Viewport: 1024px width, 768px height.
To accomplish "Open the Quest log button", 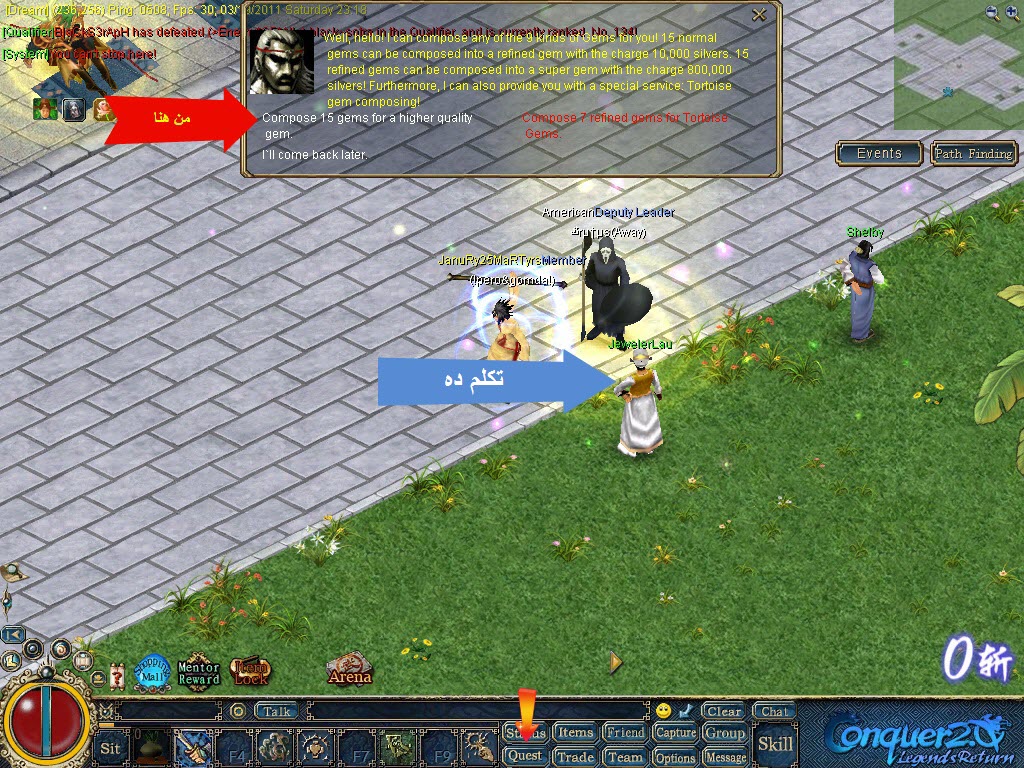I will 525,756.
